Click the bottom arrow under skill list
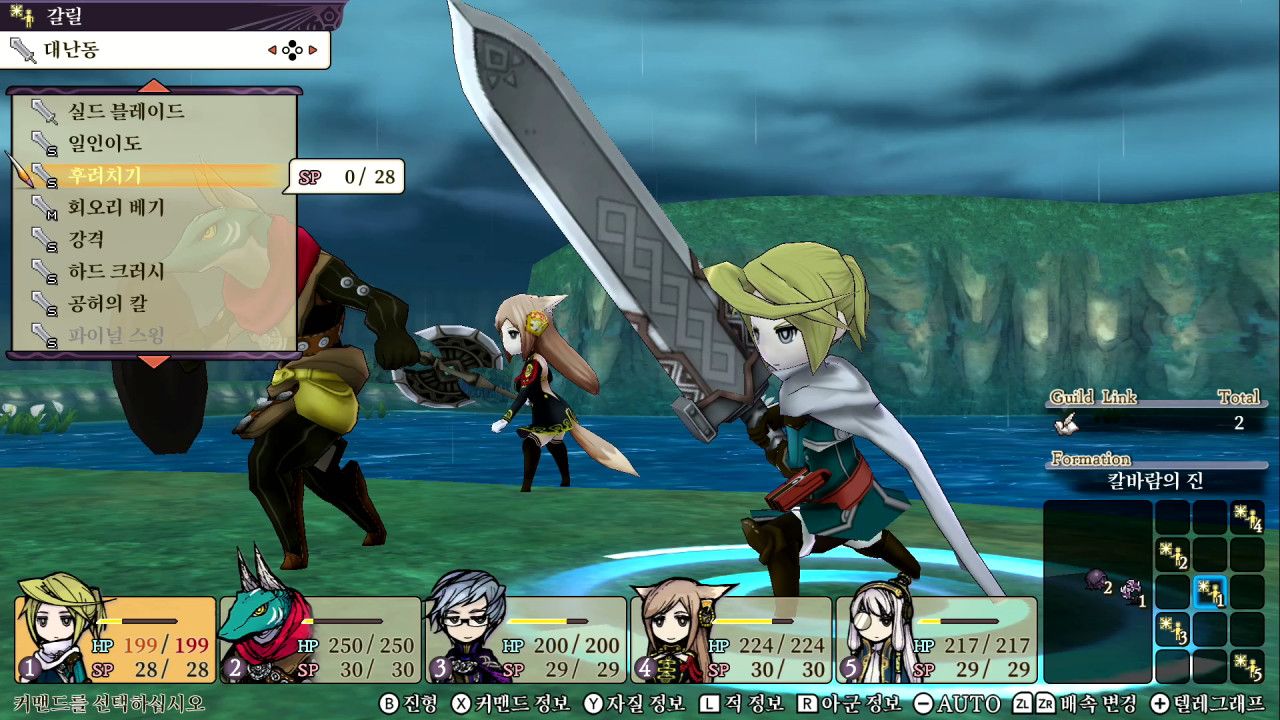This screenshot has height=720, width=1280. 153,361
